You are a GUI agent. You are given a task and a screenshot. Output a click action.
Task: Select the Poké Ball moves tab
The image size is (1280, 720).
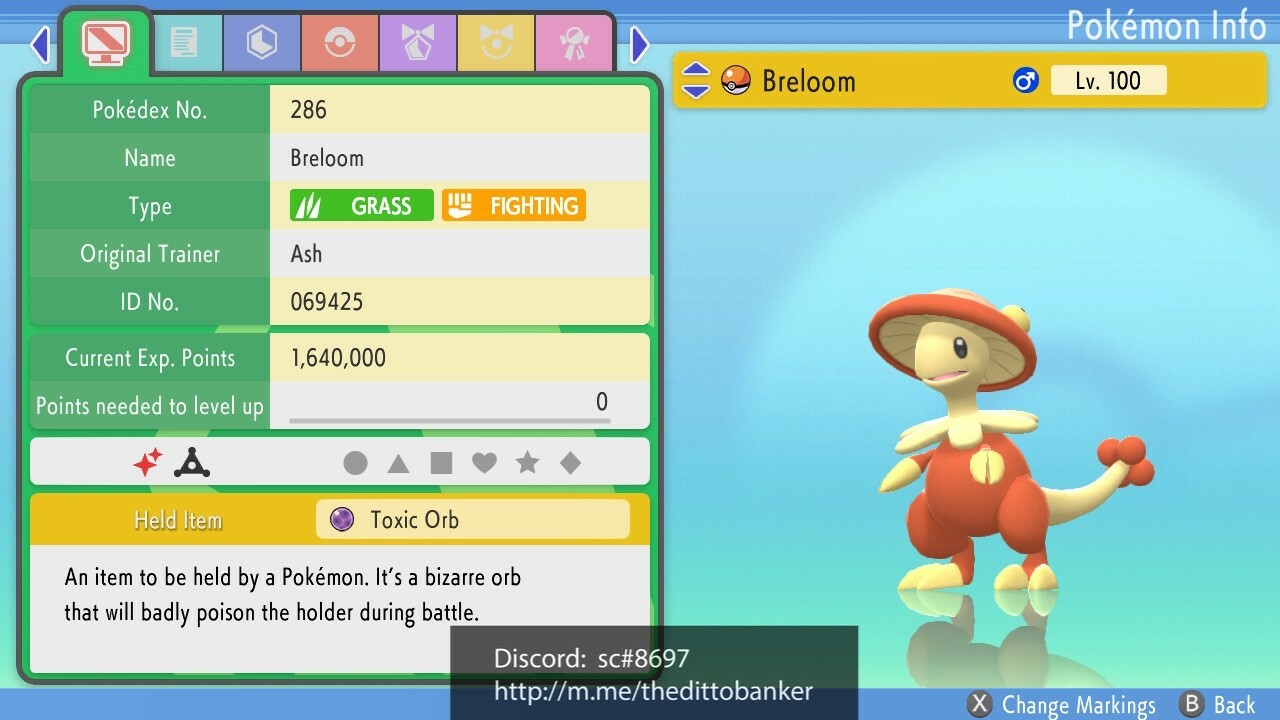[340, 43]
